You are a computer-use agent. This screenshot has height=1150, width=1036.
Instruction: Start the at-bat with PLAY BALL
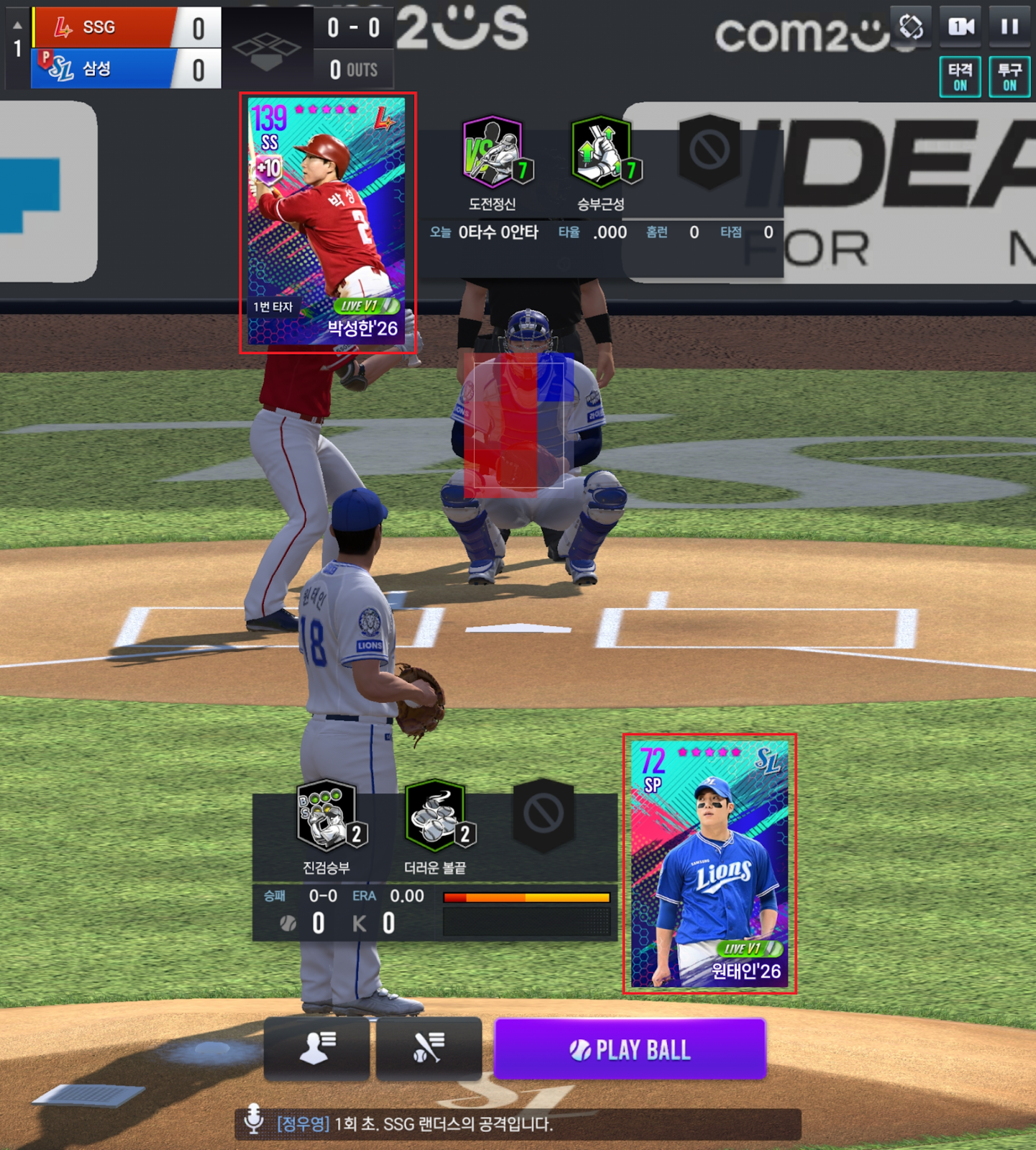630,1049
